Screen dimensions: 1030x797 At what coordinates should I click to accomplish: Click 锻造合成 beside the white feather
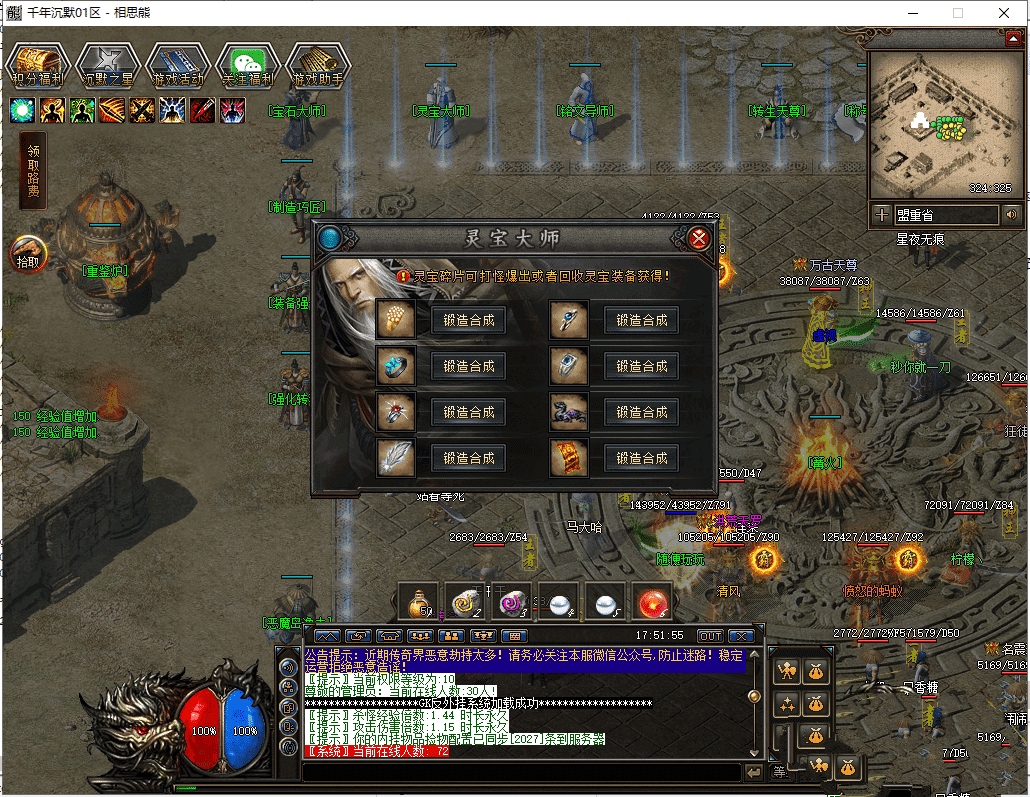[468, 458]
